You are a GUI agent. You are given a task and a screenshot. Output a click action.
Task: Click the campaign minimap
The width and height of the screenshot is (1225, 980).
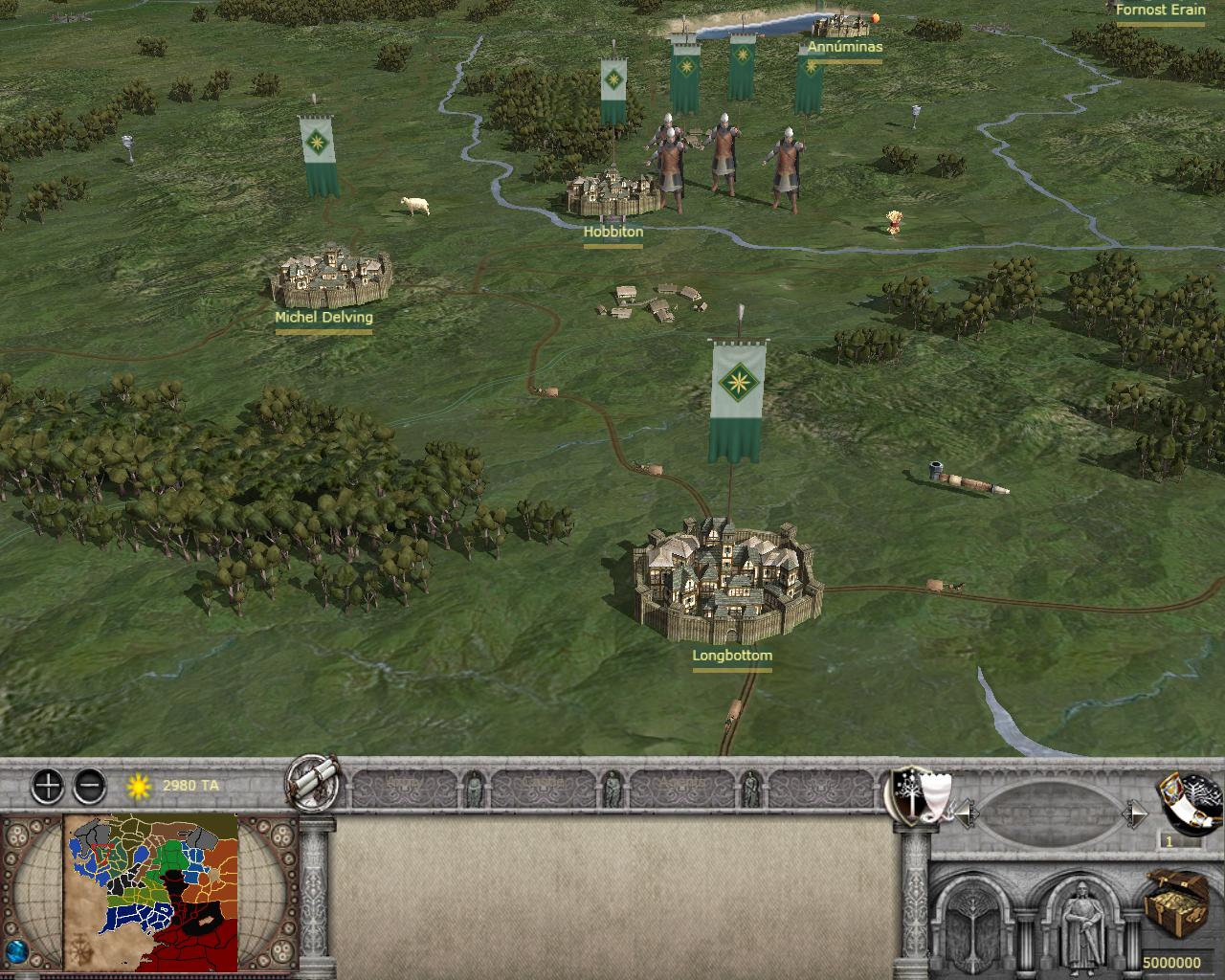point(151,892)
